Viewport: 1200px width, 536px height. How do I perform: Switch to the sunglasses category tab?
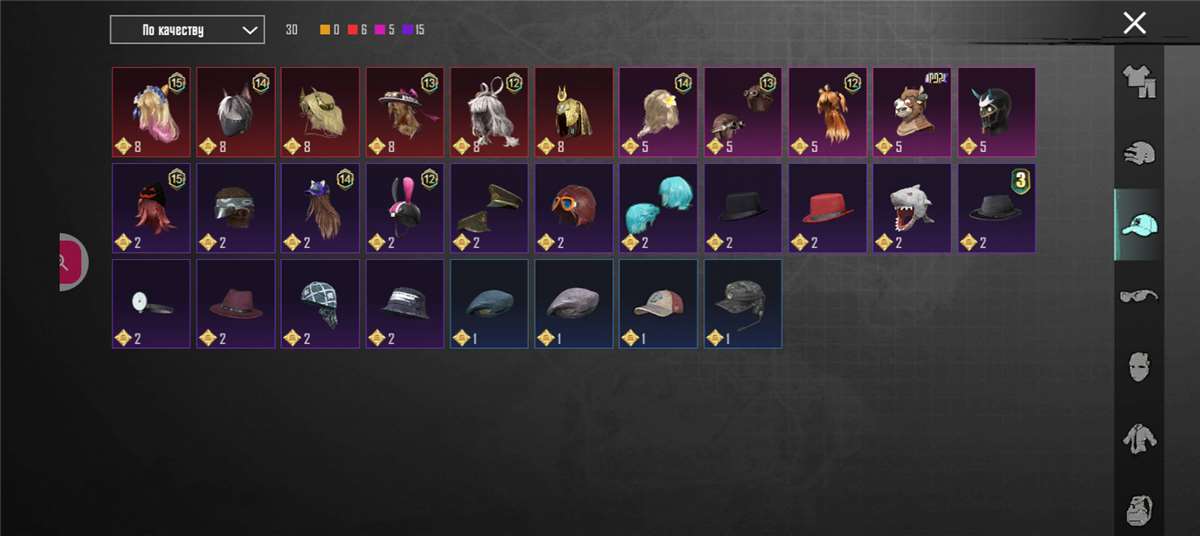pos(1139,295)
